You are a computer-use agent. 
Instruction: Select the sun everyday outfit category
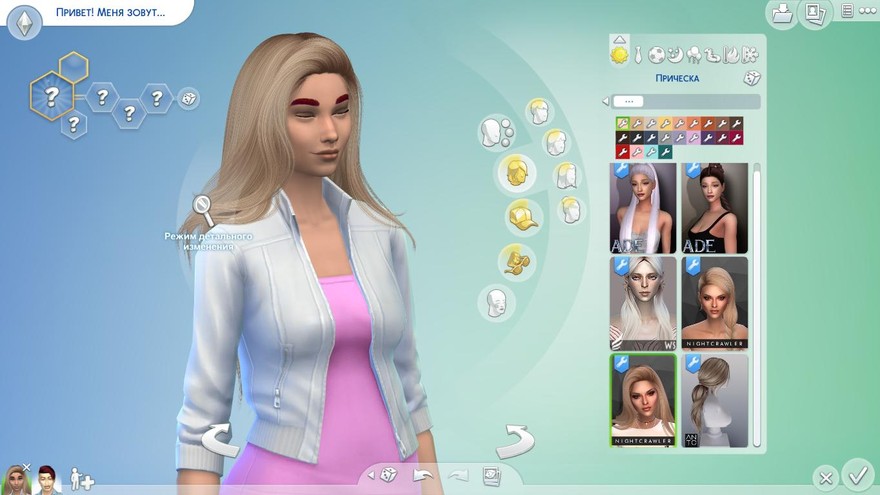[619, 54]
